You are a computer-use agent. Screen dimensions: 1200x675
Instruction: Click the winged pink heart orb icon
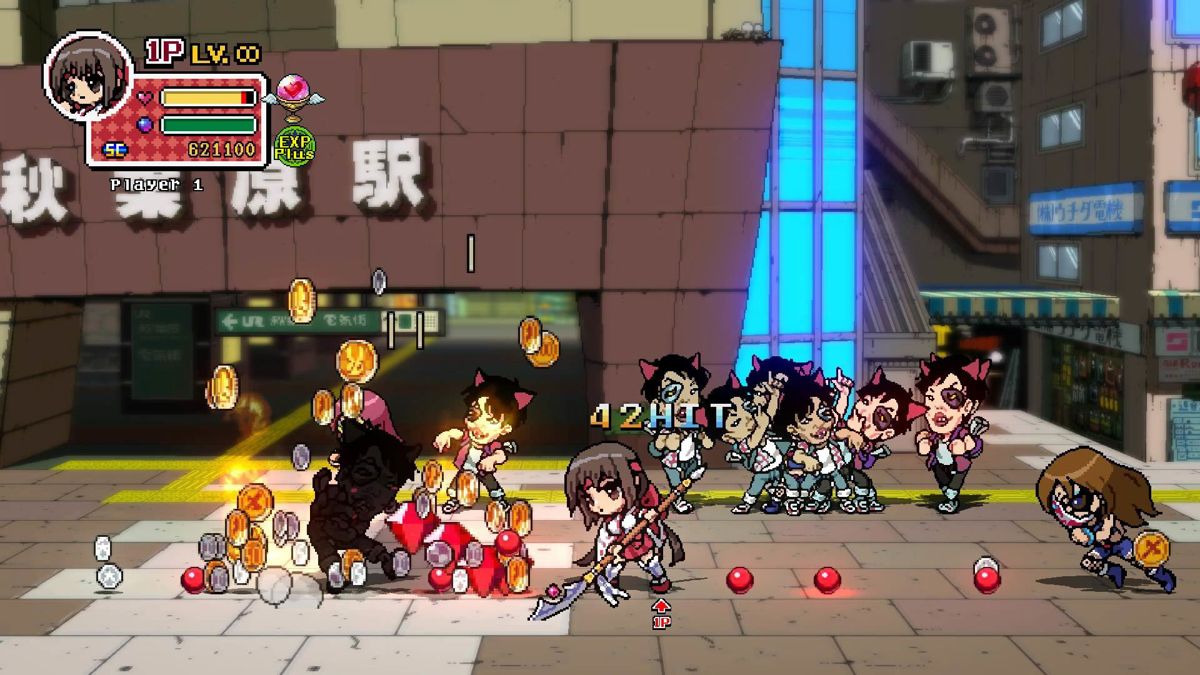pos(293,95)
